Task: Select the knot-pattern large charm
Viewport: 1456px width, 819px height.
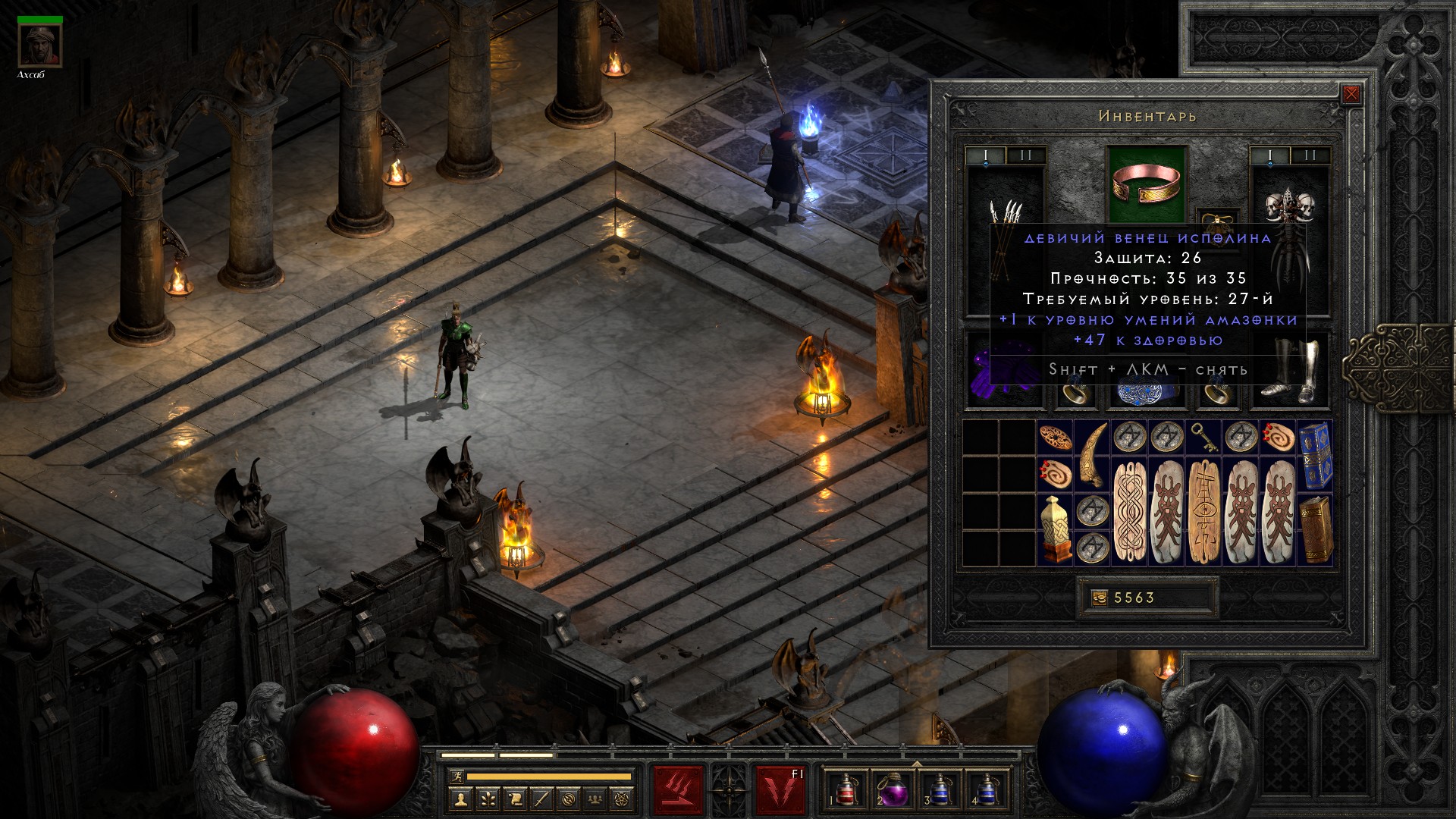Action: pyautogui.click(x=1130, y=511)
